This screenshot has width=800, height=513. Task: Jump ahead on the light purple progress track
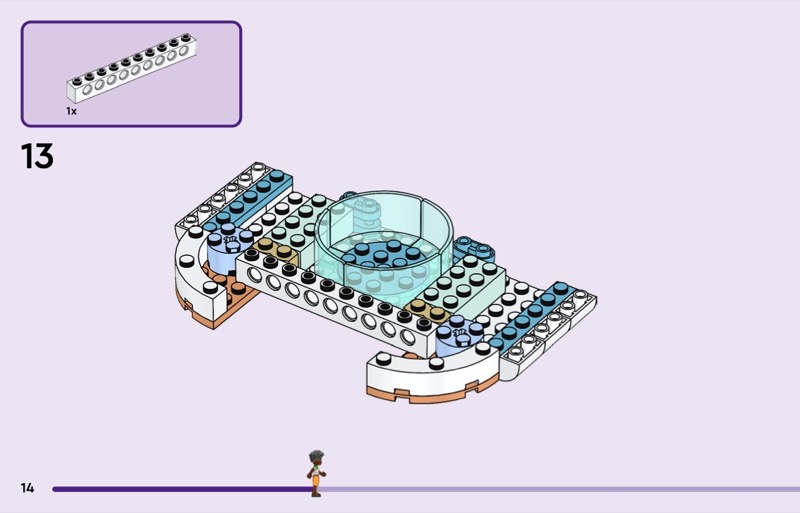click(x=560, y=489)
